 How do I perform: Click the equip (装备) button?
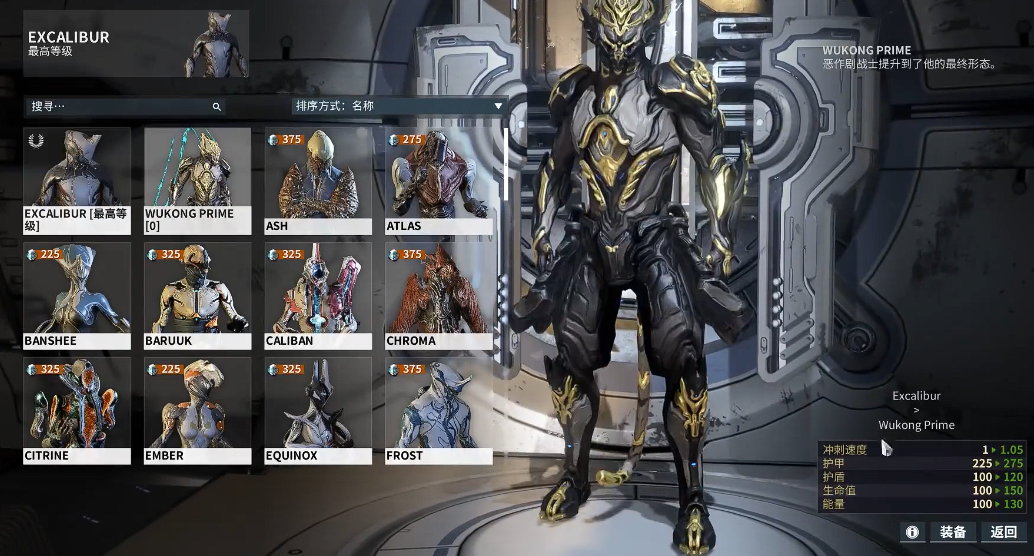(x=953, y=532)
